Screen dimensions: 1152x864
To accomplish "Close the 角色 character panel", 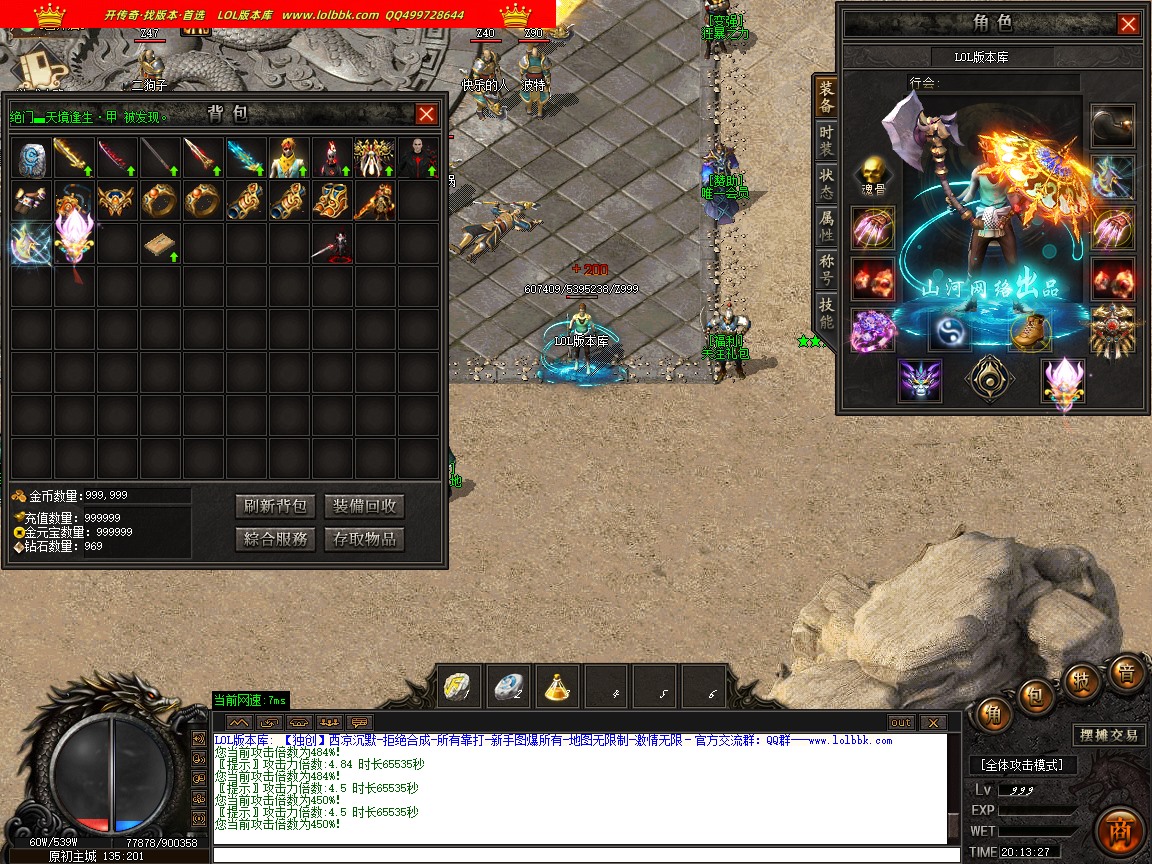I will tap(1128, 24).
